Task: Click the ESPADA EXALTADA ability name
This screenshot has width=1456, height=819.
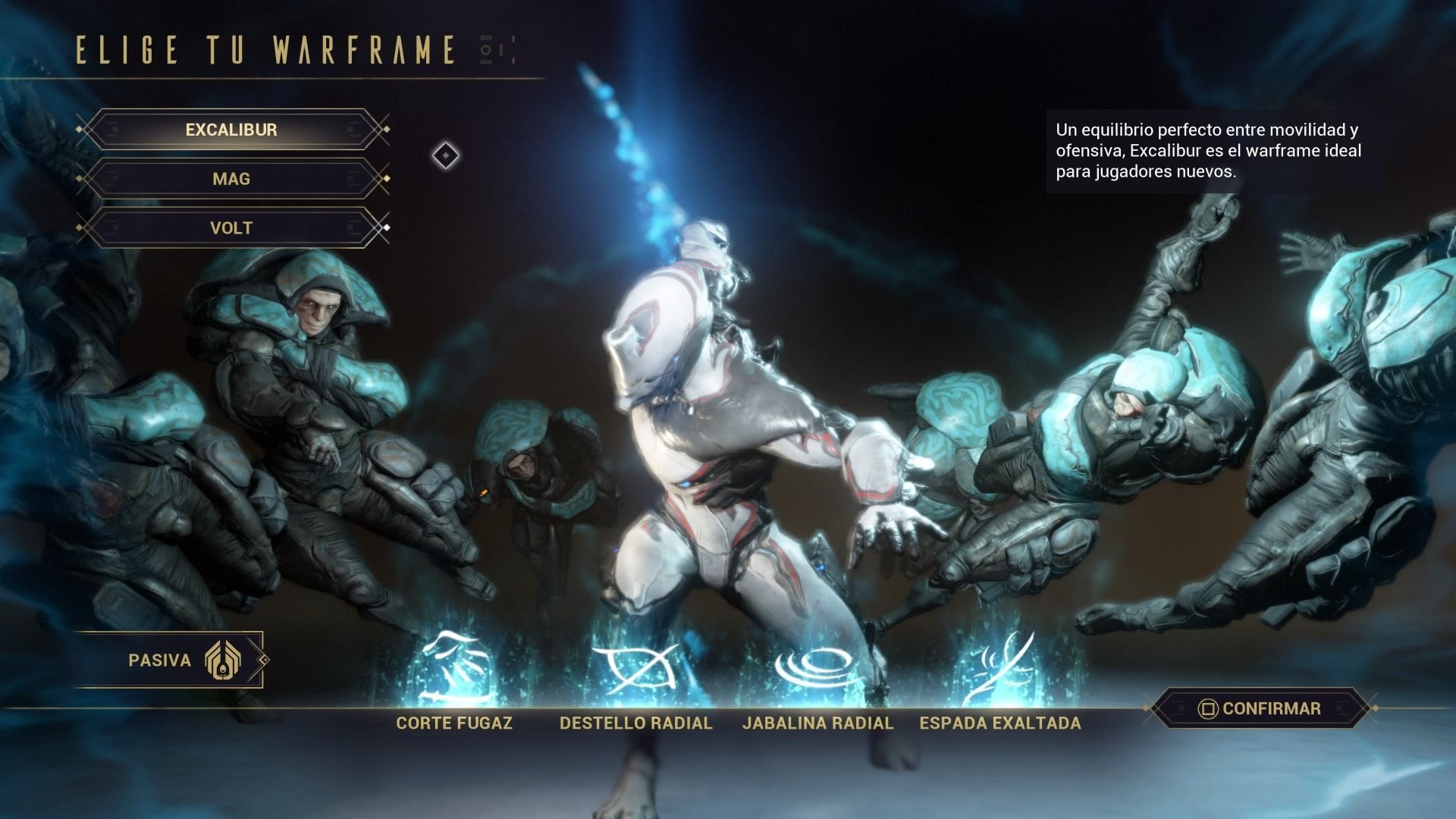Action: (x=999, y=723)
